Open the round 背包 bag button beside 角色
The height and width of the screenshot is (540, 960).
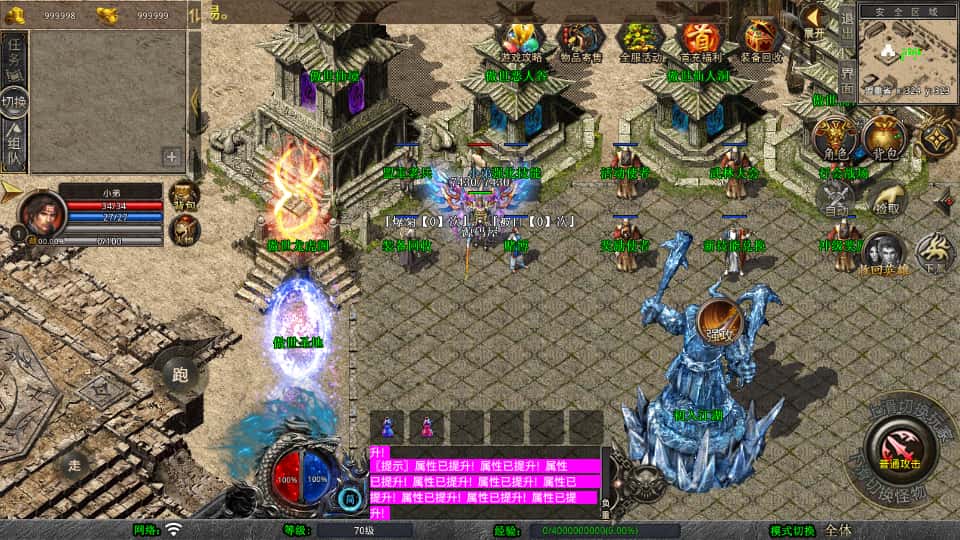click(x=884, y=138)
